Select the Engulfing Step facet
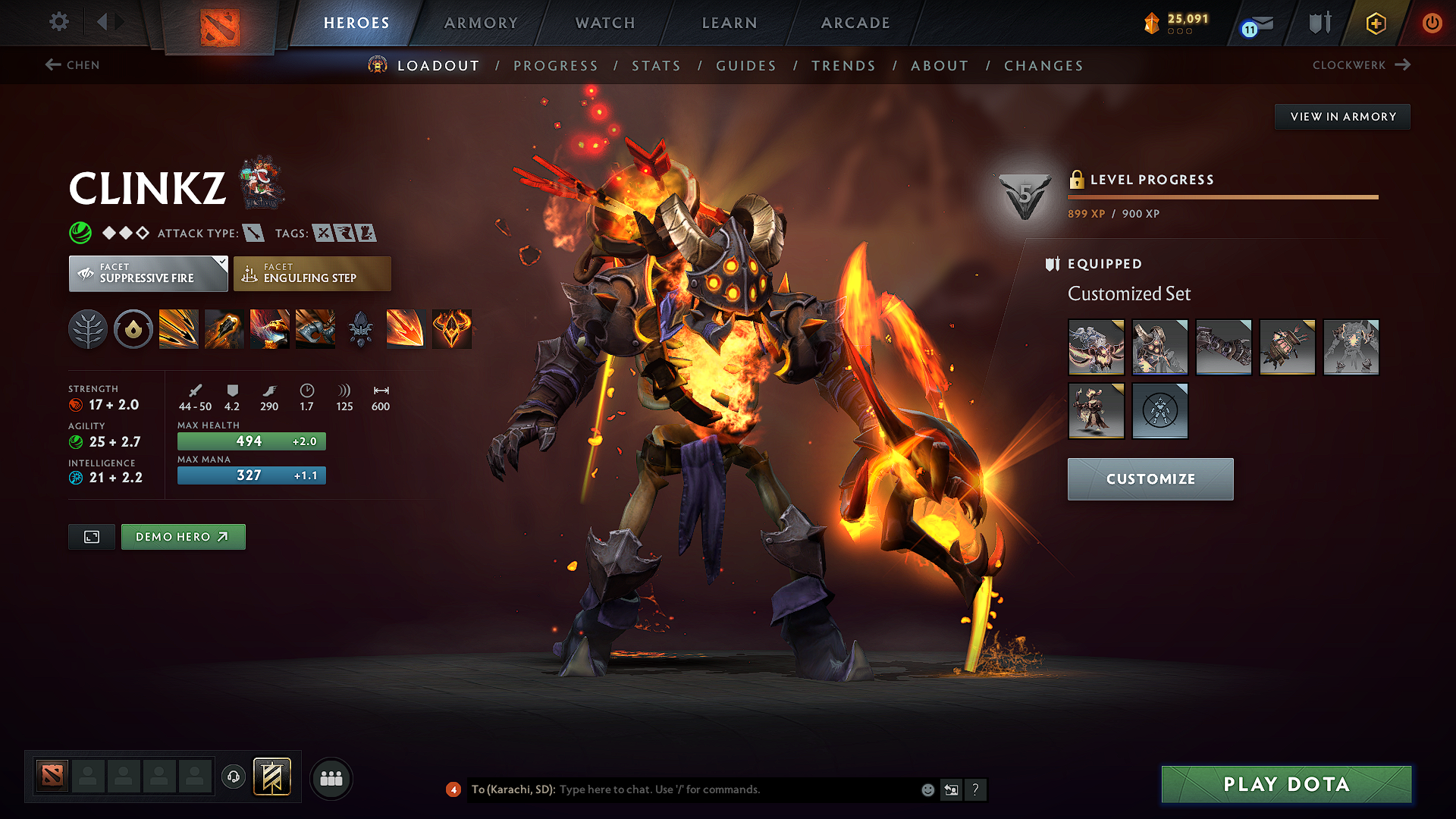Viewport: 1456px width, 819px height. click(312, 273)
